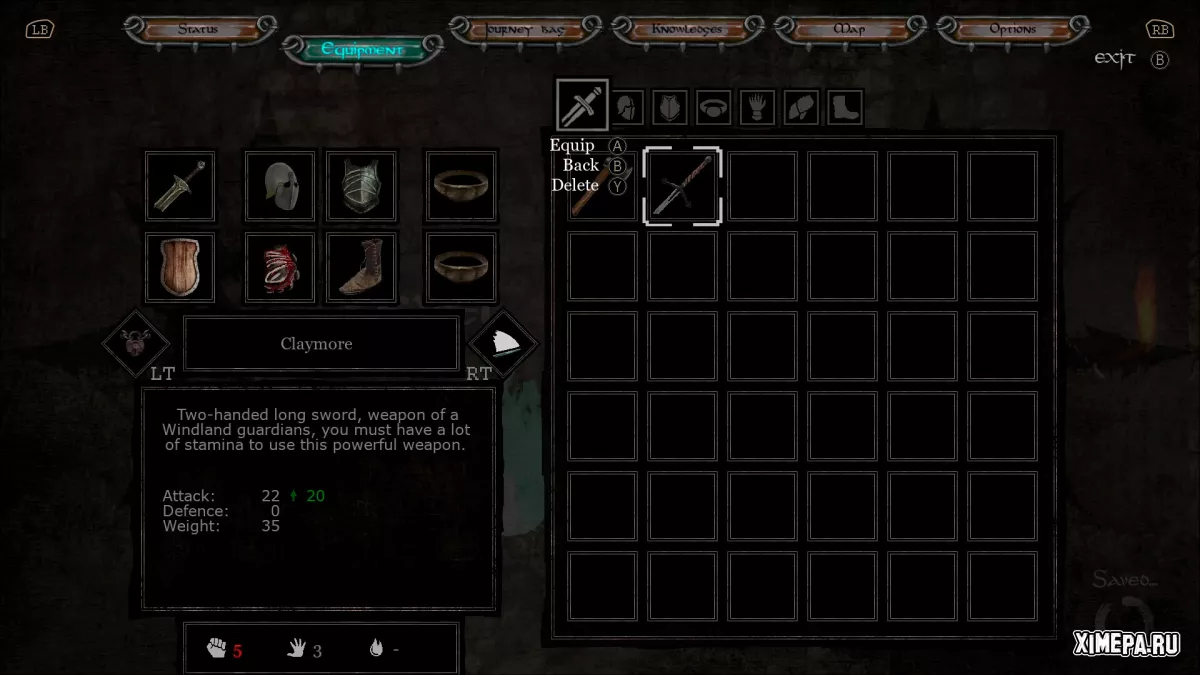Open the Options tab
1200x675 pixels.
pyautogui.click(x=1012, y=30)
